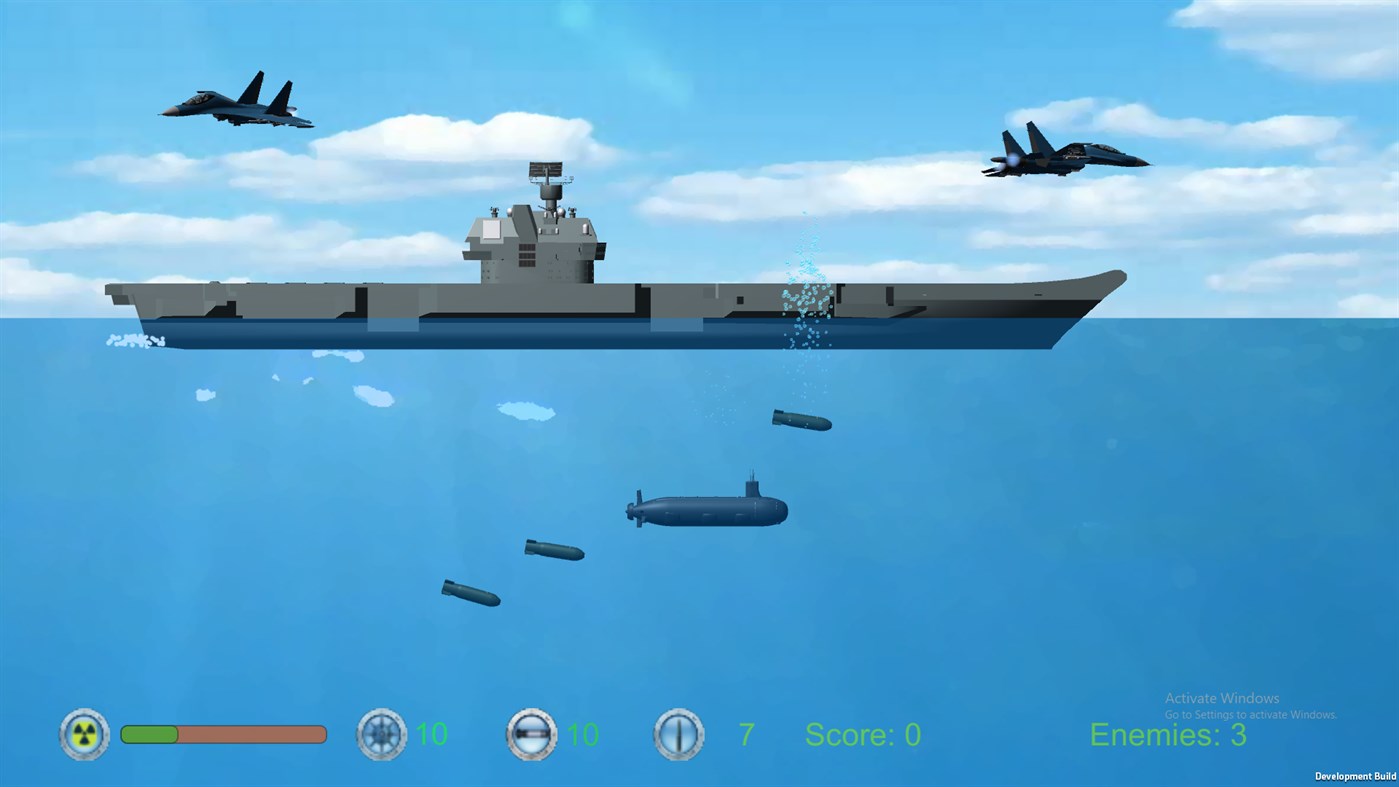
Task: Click the Score: 0 label
Action: pyautogui.click(x=862, y=734)
